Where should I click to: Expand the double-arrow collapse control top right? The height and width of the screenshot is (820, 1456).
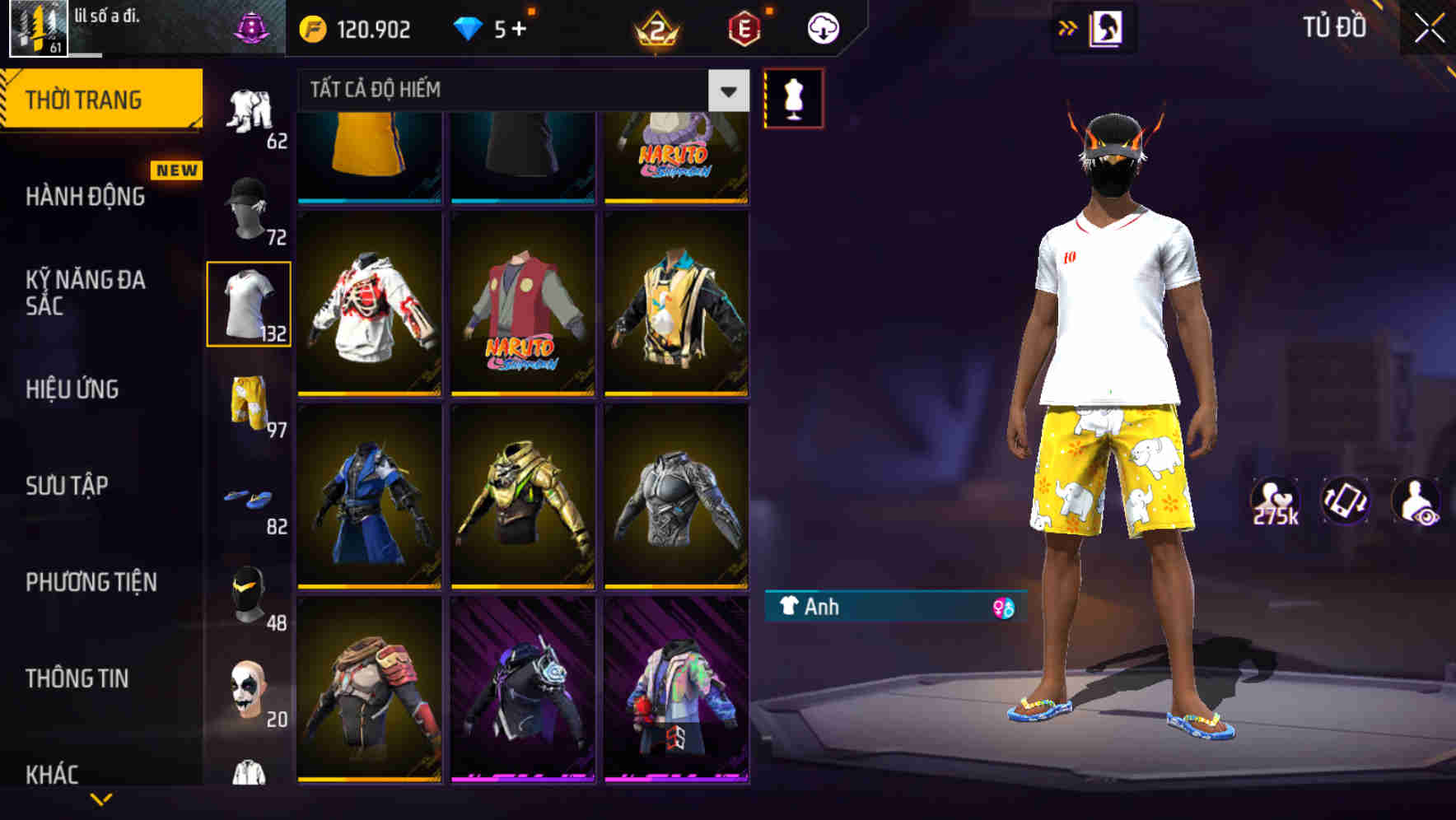[1068, 26]
